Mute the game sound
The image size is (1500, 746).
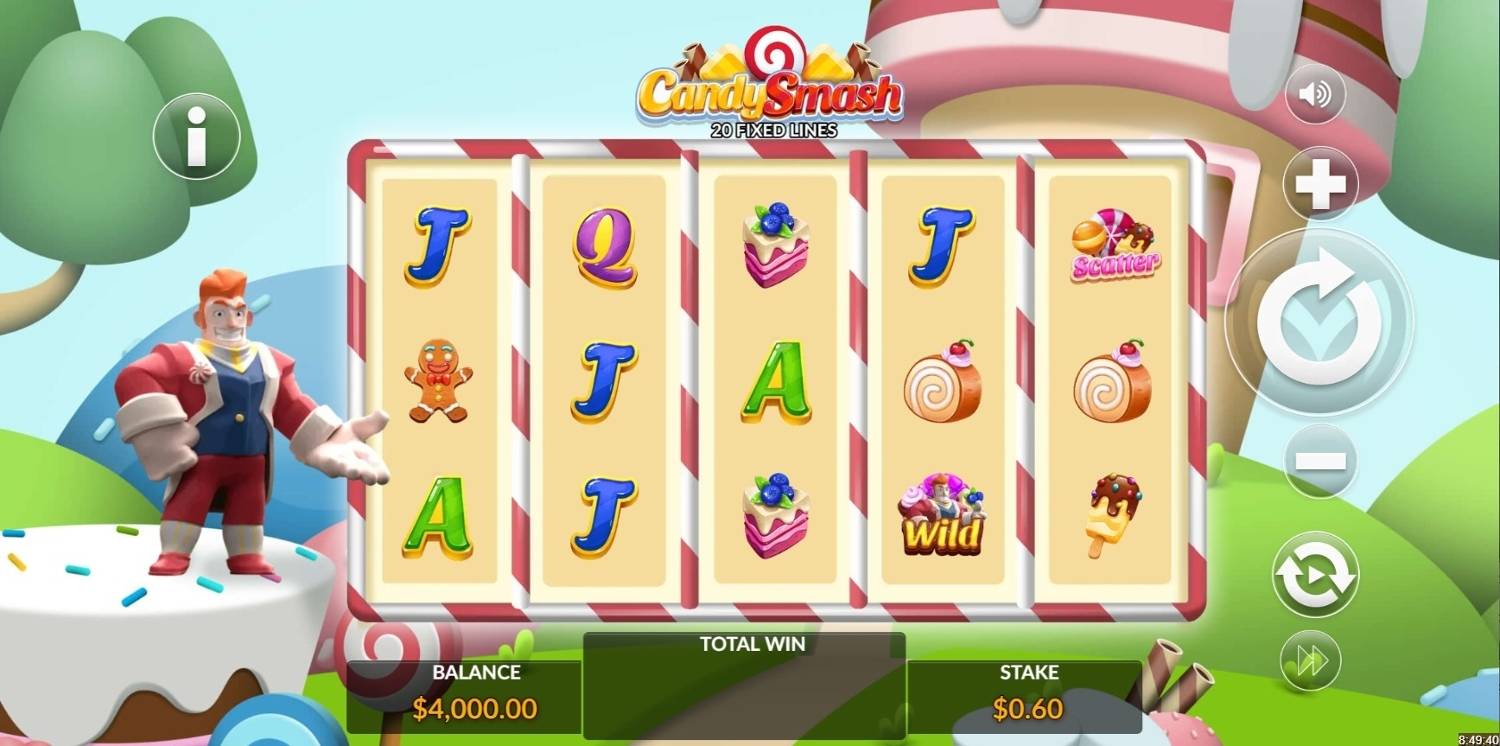pyautogui.click(x=1314, y=94)
